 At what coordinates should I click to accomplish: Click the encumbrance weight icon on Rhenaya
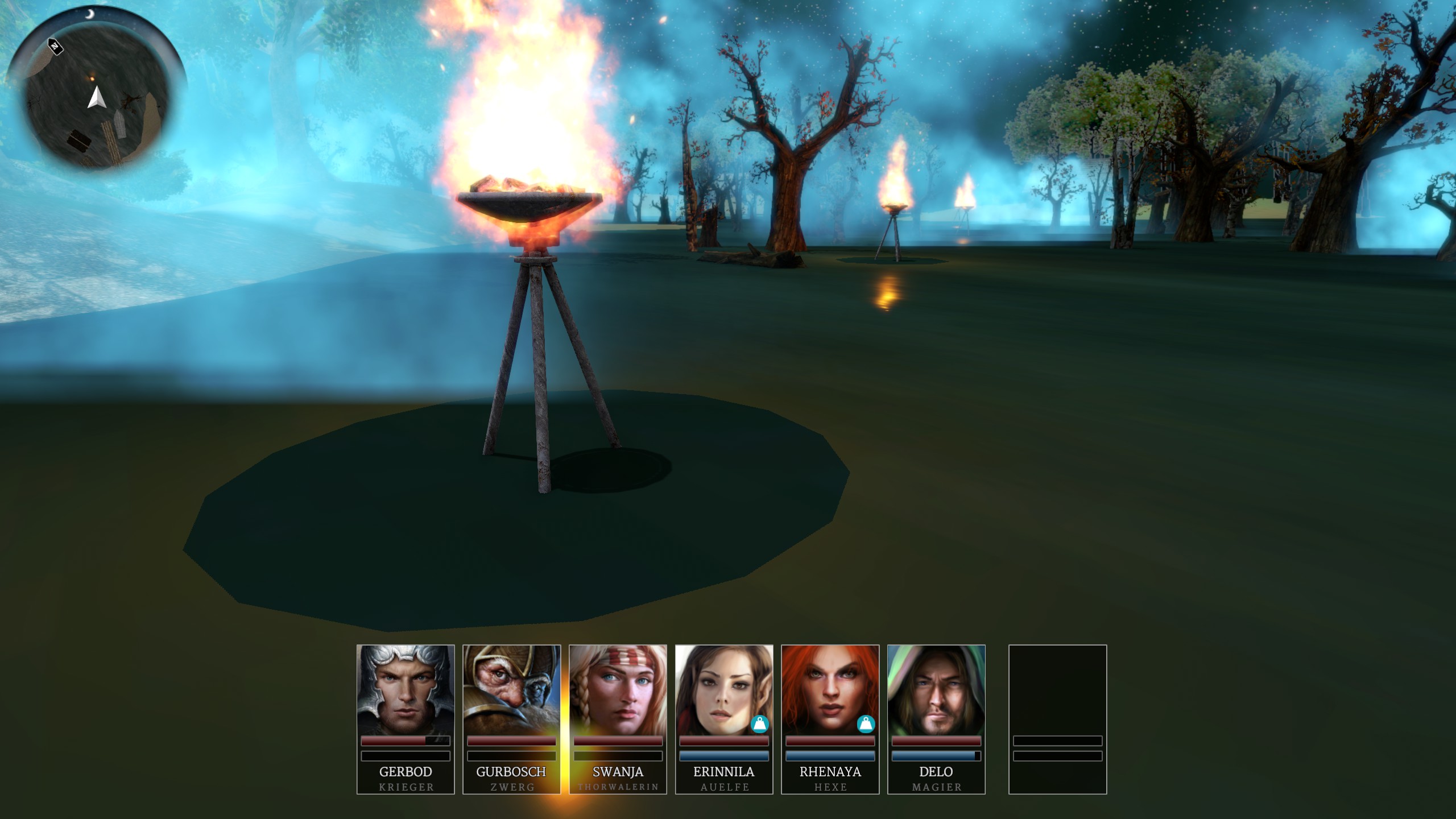tap(866, 724)
